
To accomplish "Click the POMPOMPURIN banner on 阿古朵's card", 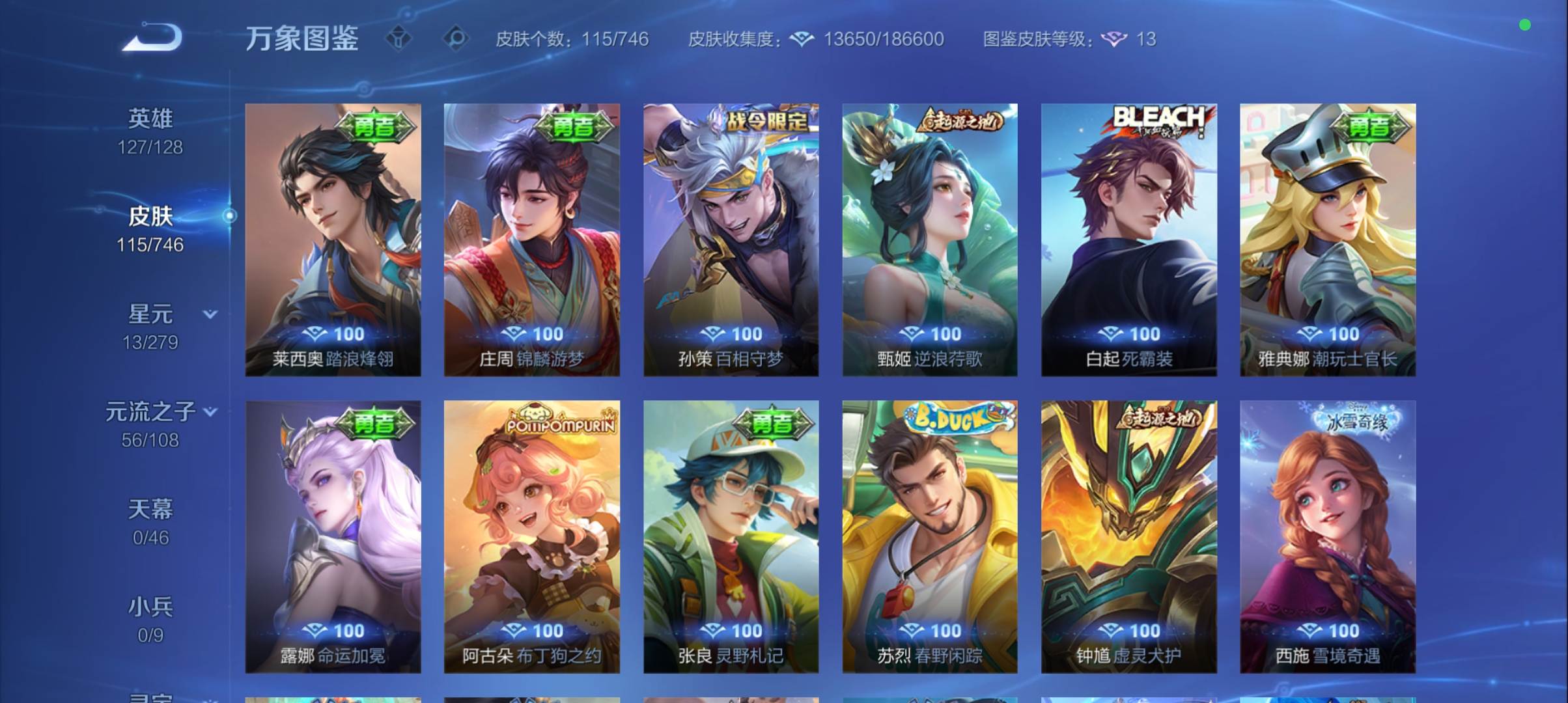I will point(561,422).
